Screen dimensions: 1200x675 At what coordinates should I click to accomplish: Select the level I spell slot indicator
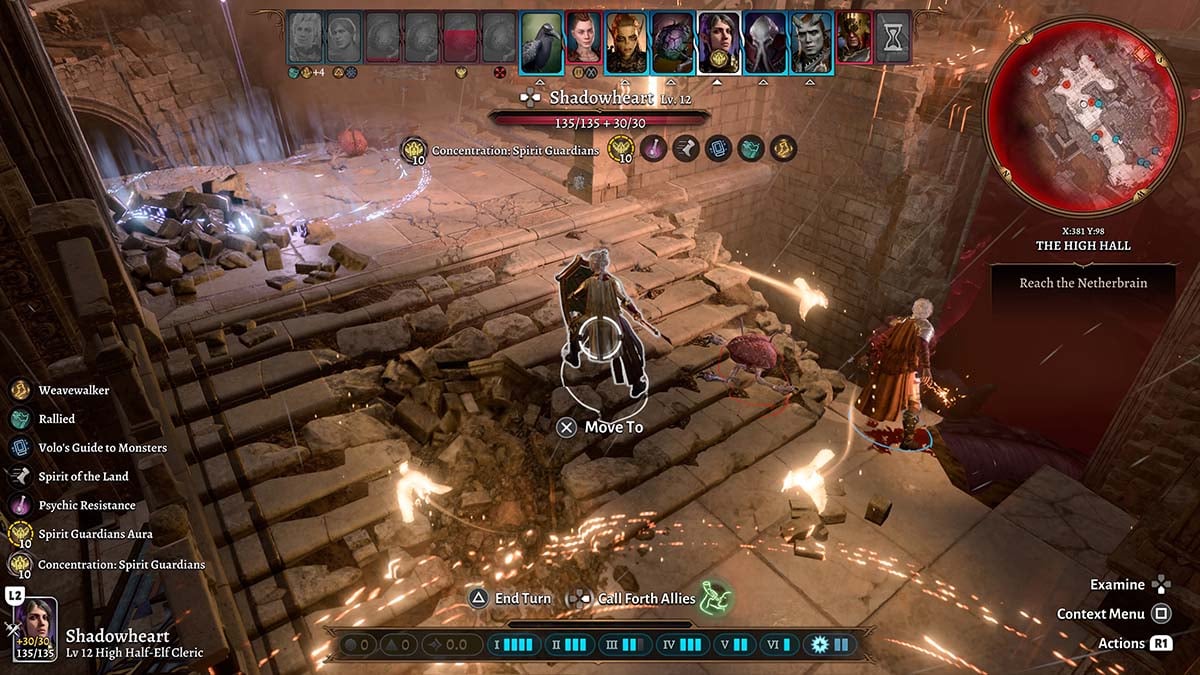click(x=512, y=645)
